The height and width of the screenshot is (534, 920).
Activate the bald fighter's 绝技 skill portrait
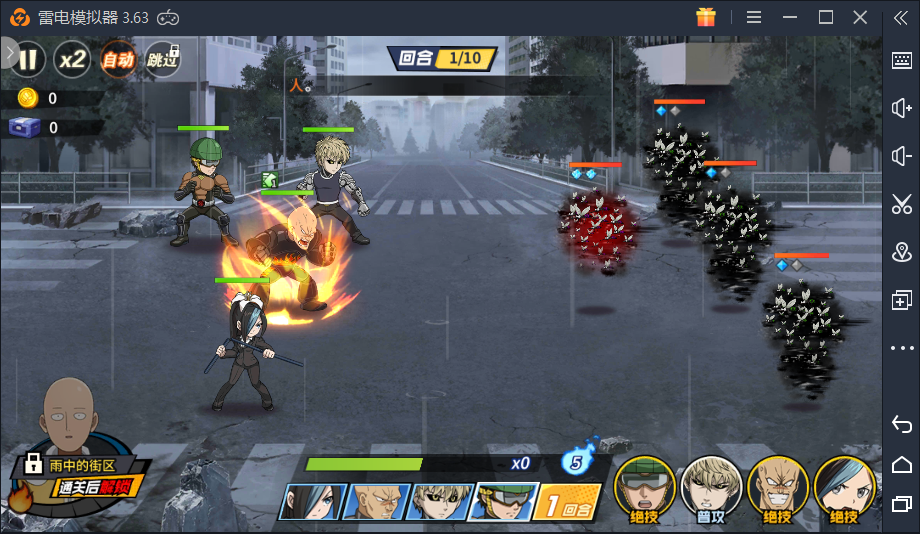(778, 488)
